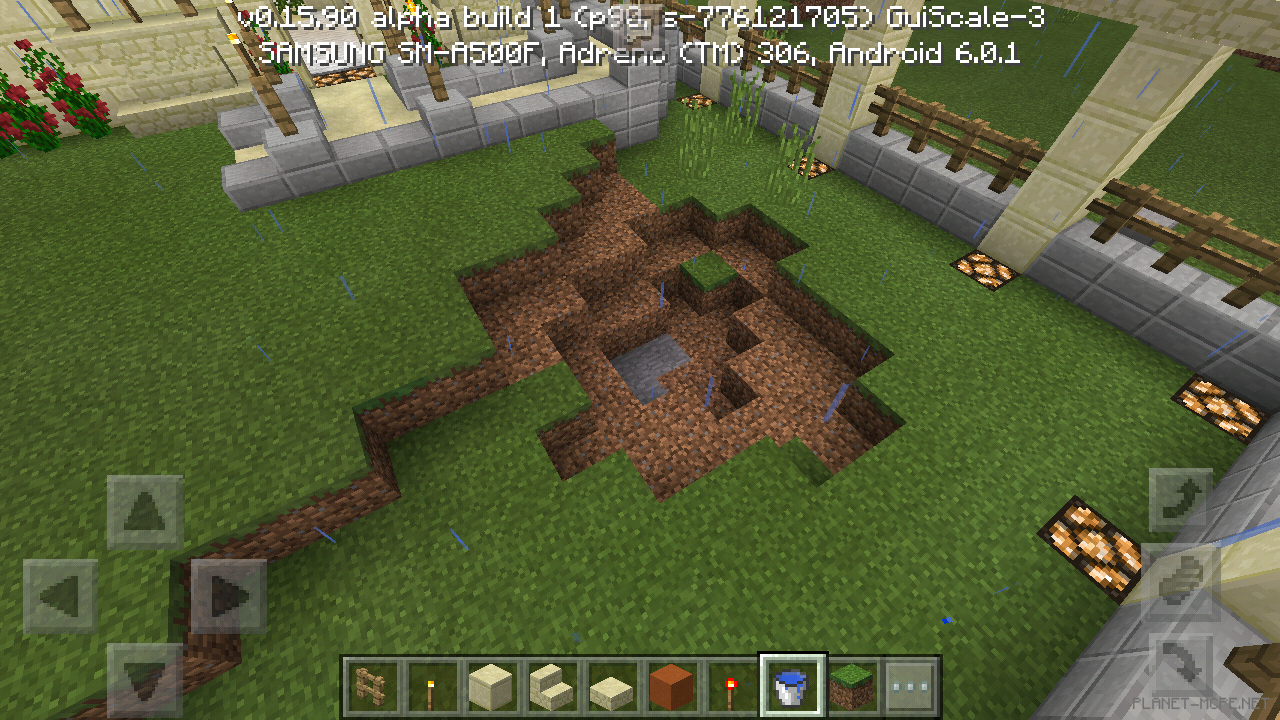The image size is (1280, 720).
Task: Select the water bucket slot
Action: (792, 687)
